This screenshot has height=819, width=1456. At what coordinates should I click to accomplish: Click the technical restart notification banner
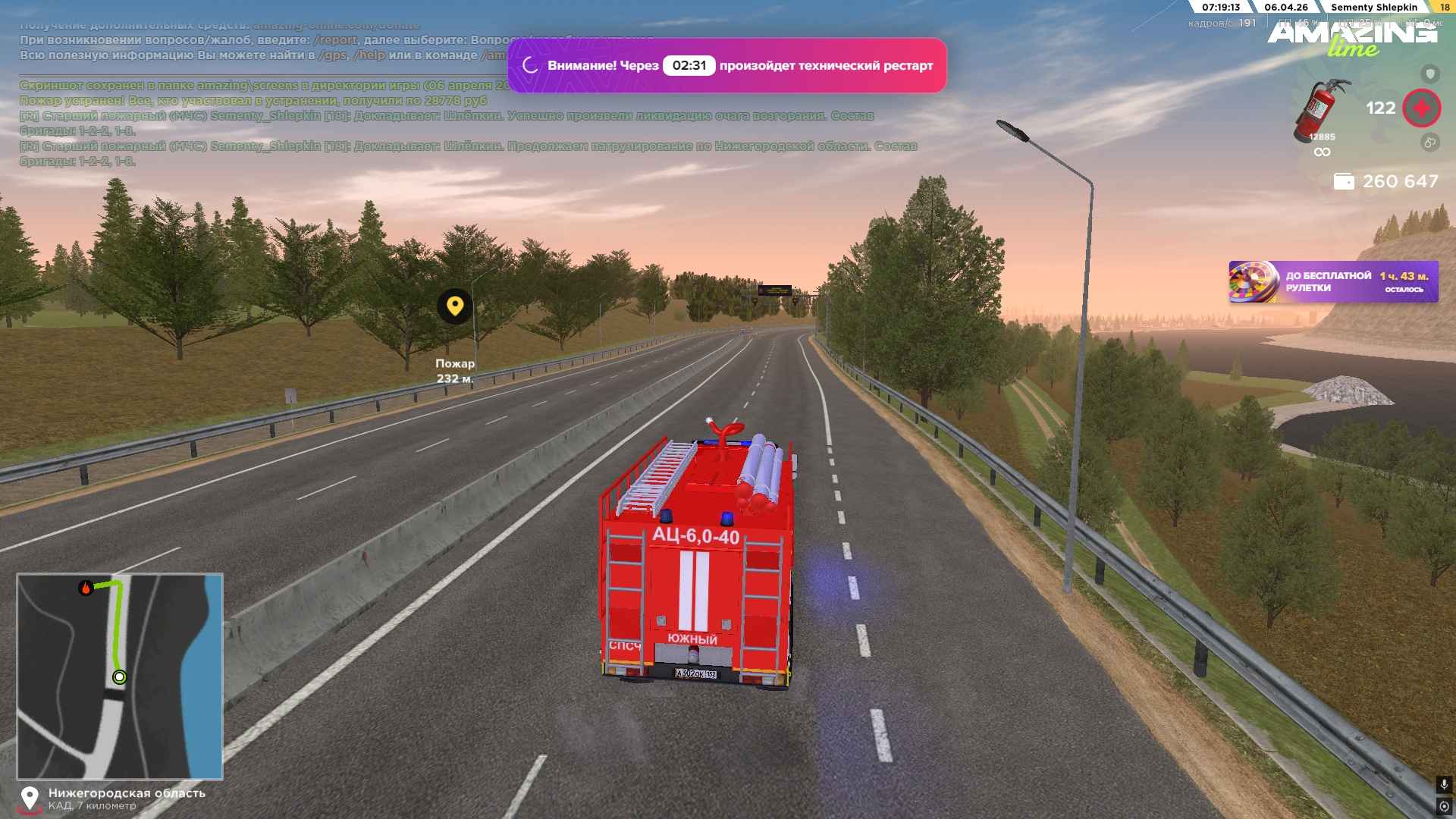[x=726, y=66]
